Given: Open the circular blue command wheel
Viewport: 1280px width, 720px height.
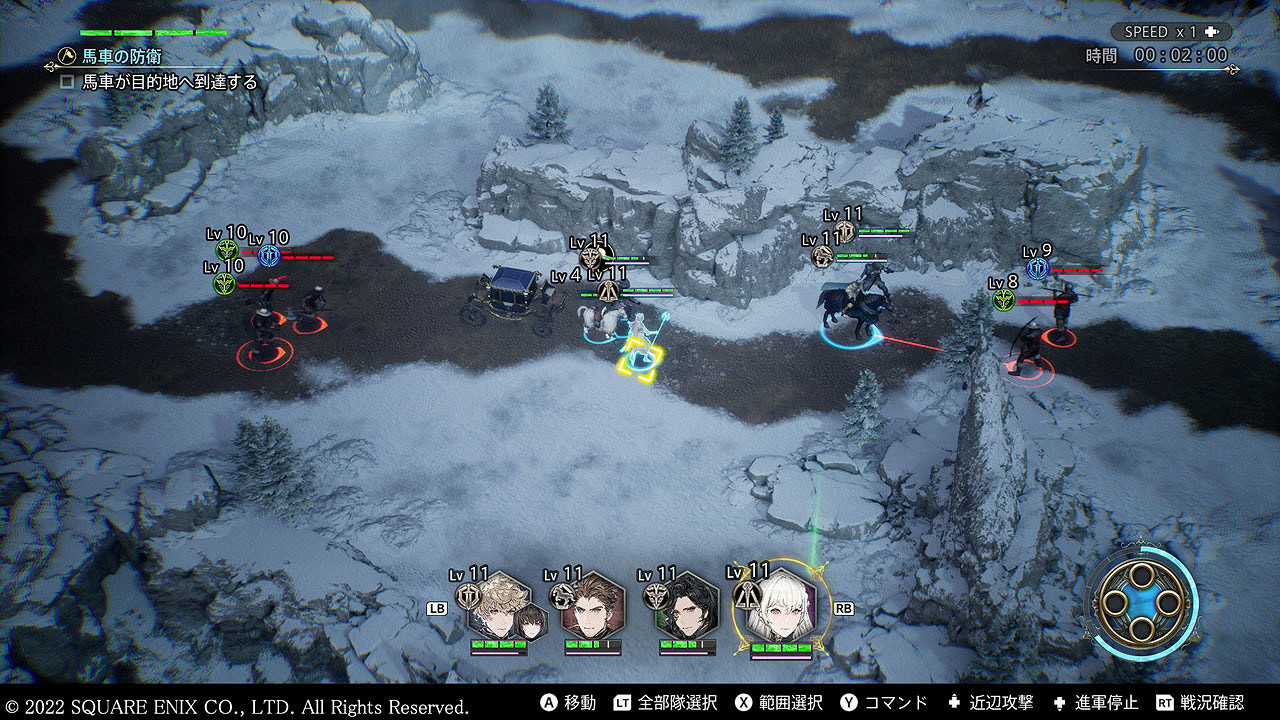Looking at the screenshot, I should (x=1141, y=603).
